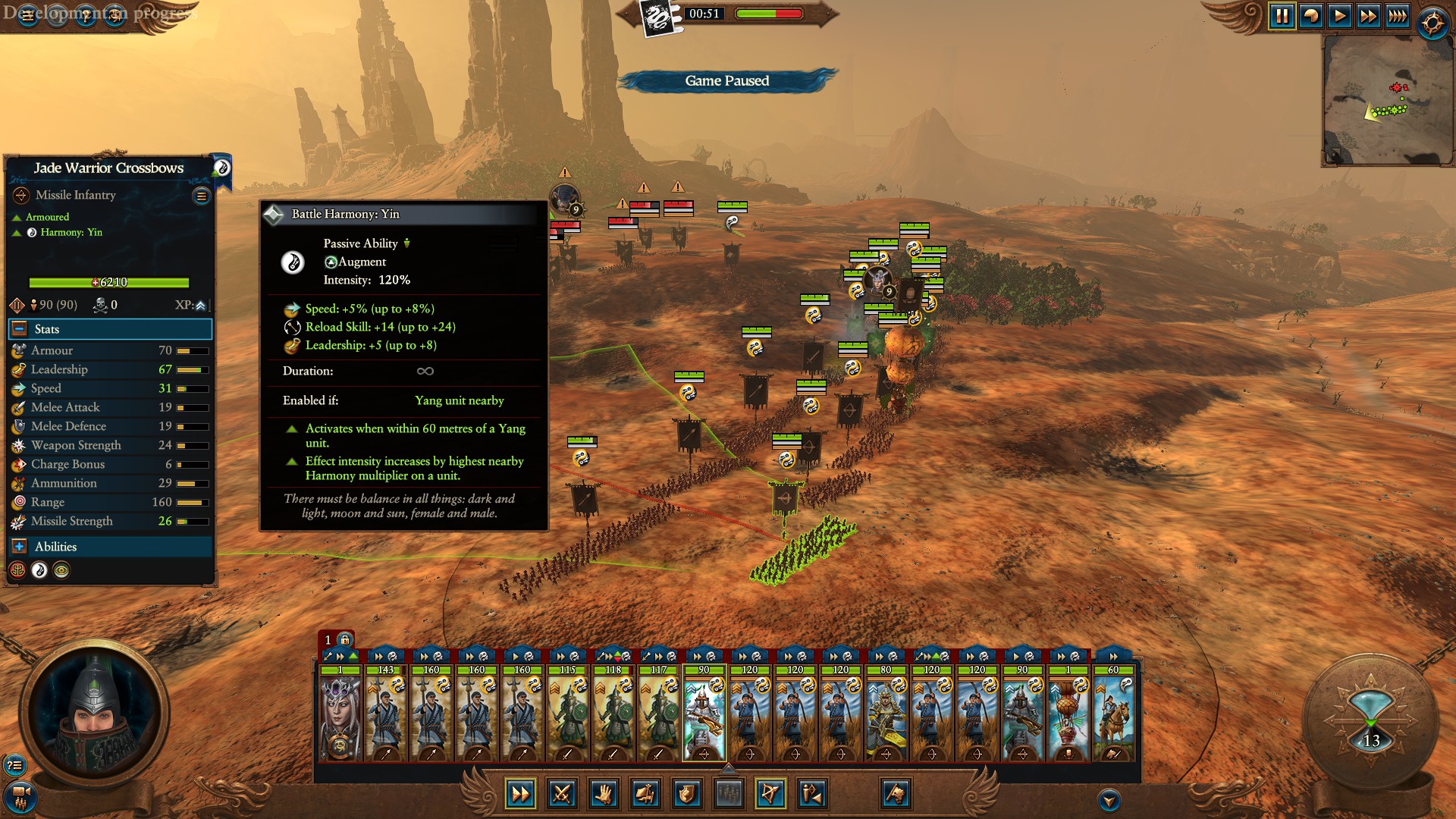The image size is (1456, 819).
Task: Open the Missile Infantry details menu button
Action: 200,195
